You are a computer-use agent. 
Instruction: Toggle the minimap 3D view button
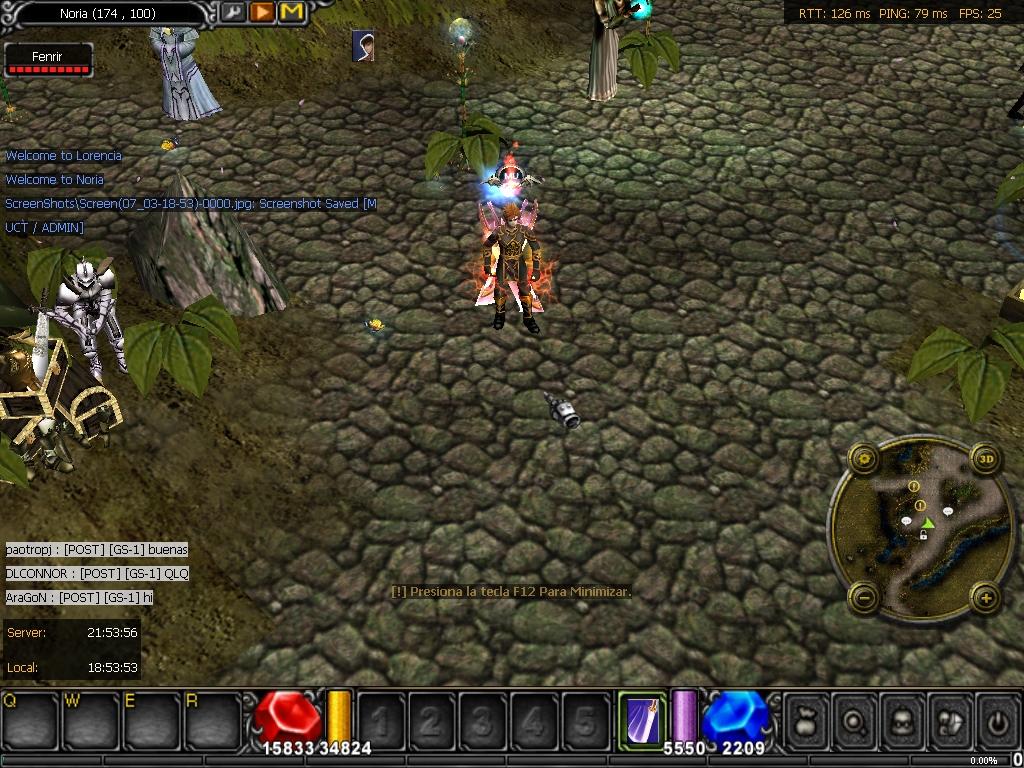987,460
